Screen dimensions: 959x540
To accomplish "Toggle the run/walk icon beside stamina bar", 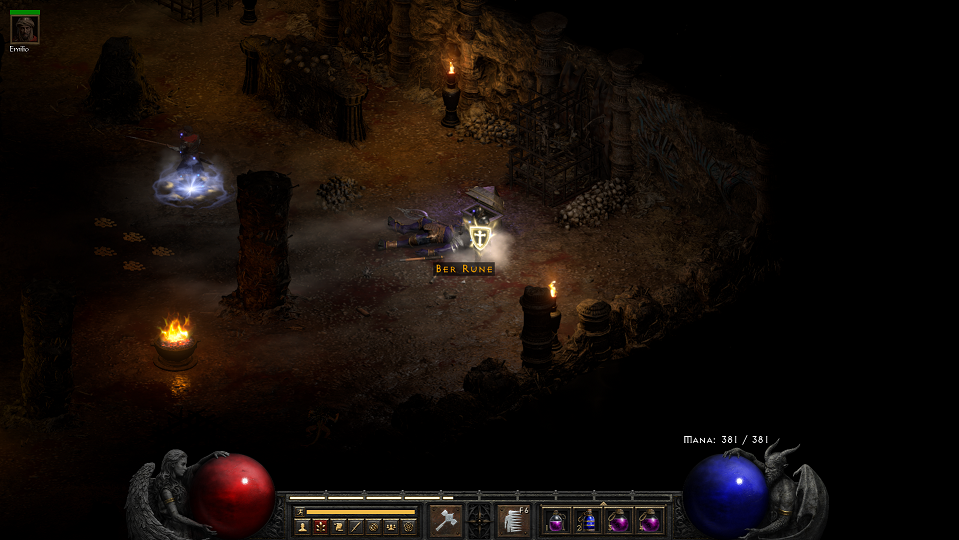I will click(x=299, y=511).
